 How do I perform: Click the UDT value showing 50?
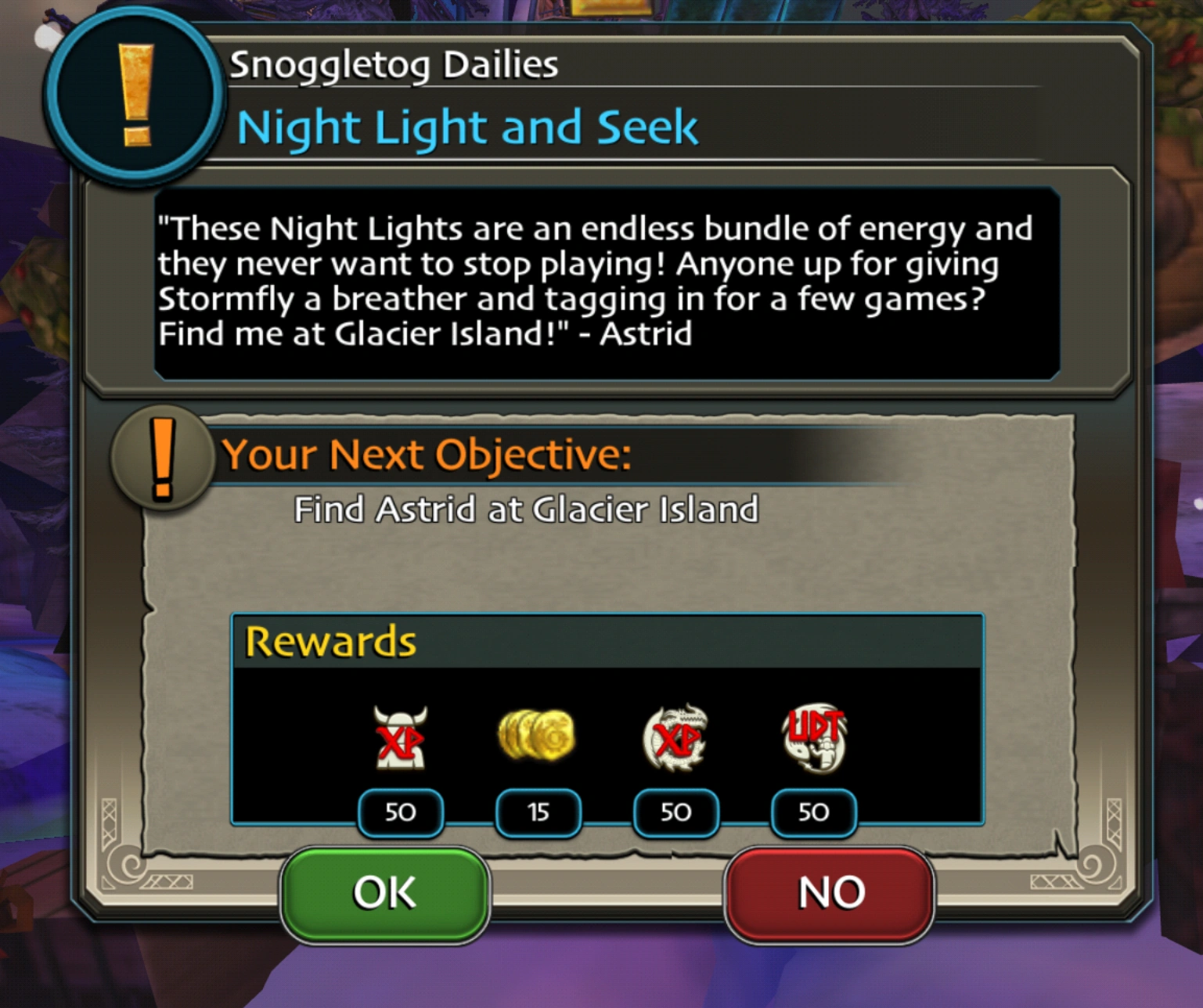pos(813,813)
